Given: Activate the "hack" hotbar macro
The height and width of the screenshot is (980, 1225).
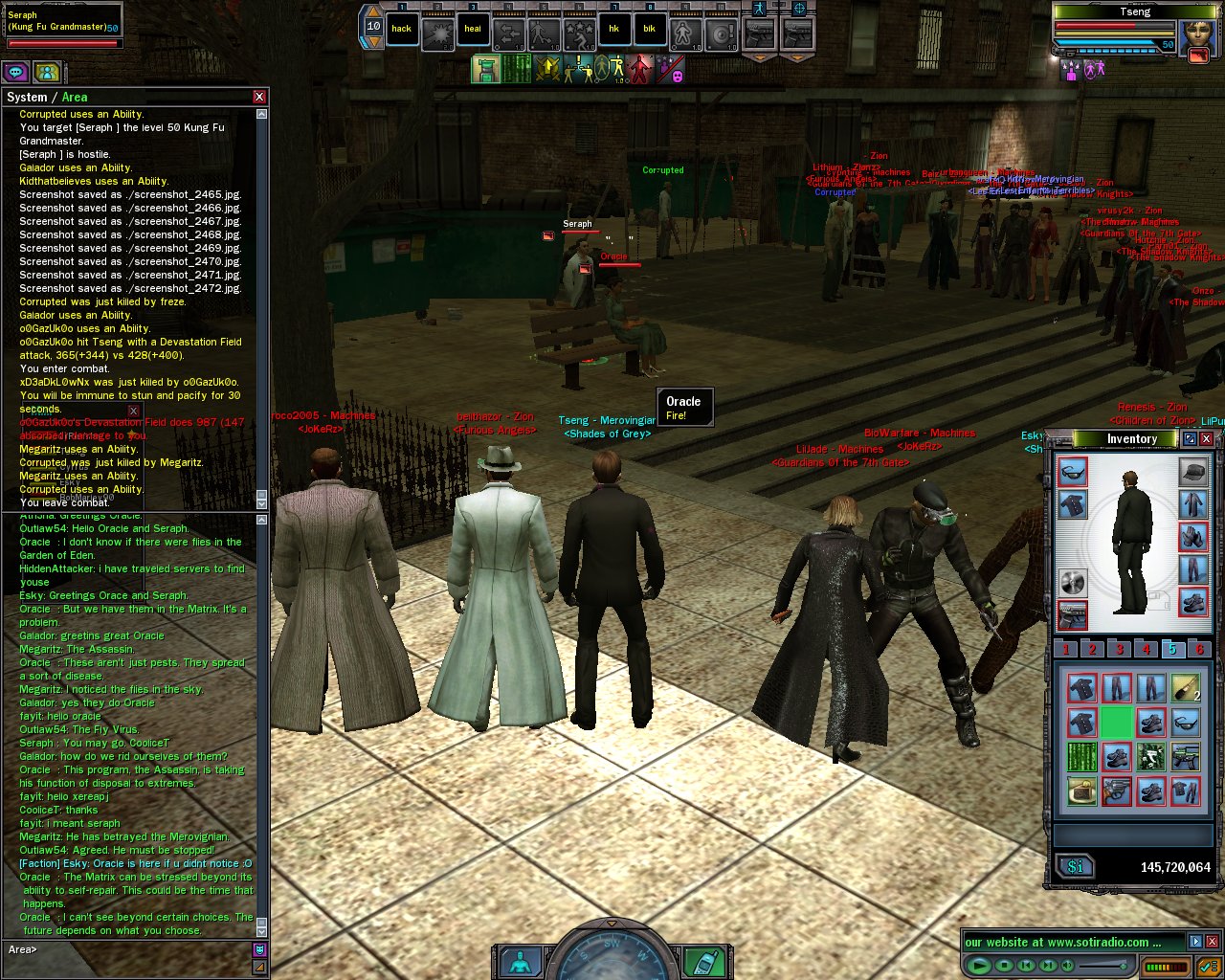Looking at the screenshot, I should [402, 29].
